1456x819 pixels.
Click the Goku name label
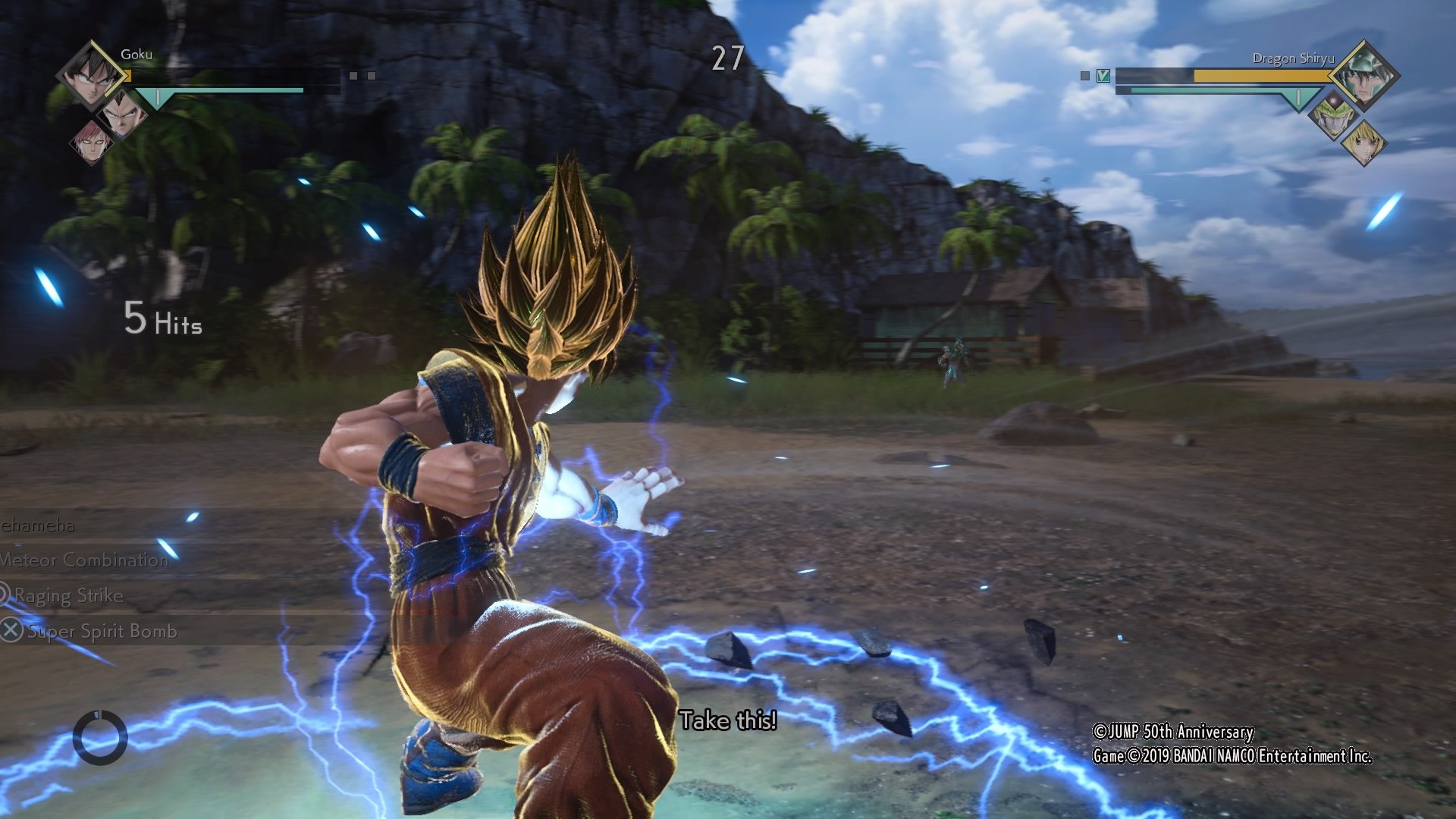135,55
